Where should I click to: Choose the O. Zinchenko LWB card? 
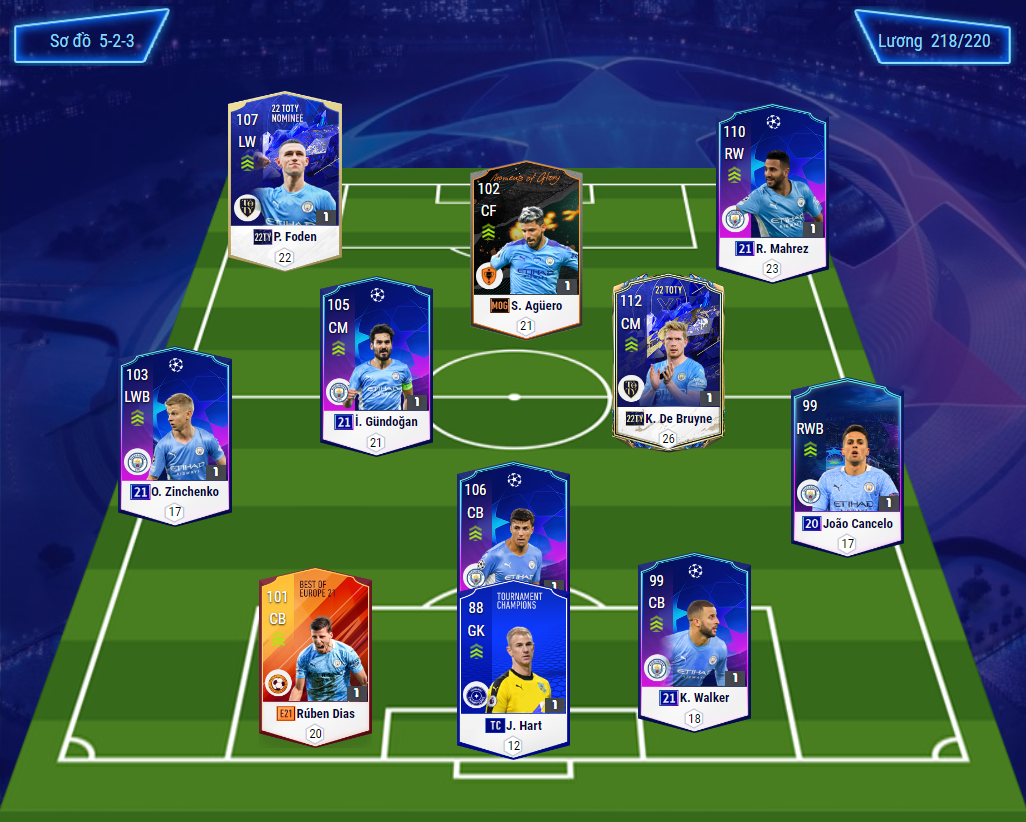pos(175,430)
